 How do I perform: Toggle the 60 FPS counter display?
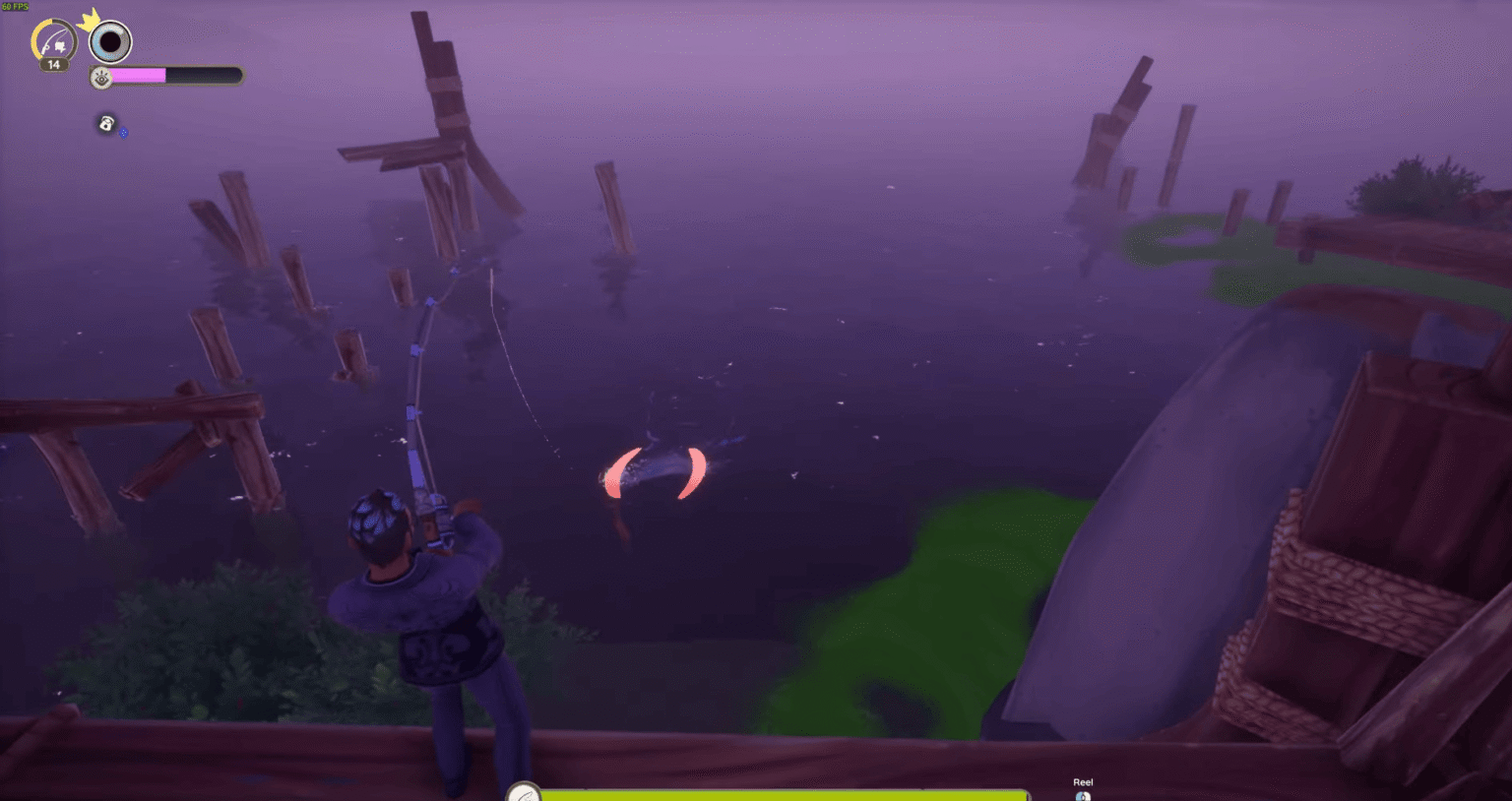pos(15,5)
